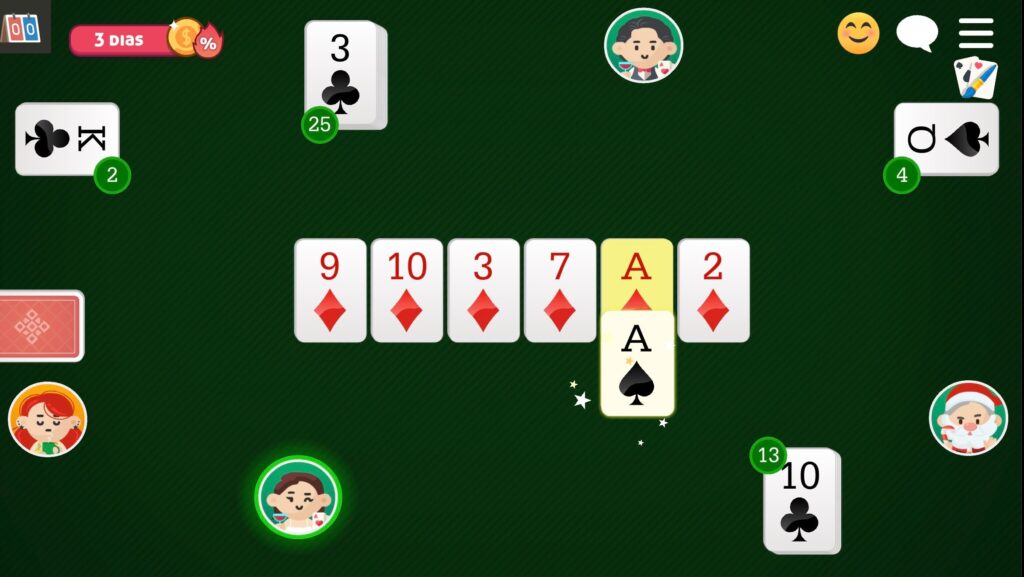View the red-haired player's avatar
The image size is (1024, 577).
[47, 419]
